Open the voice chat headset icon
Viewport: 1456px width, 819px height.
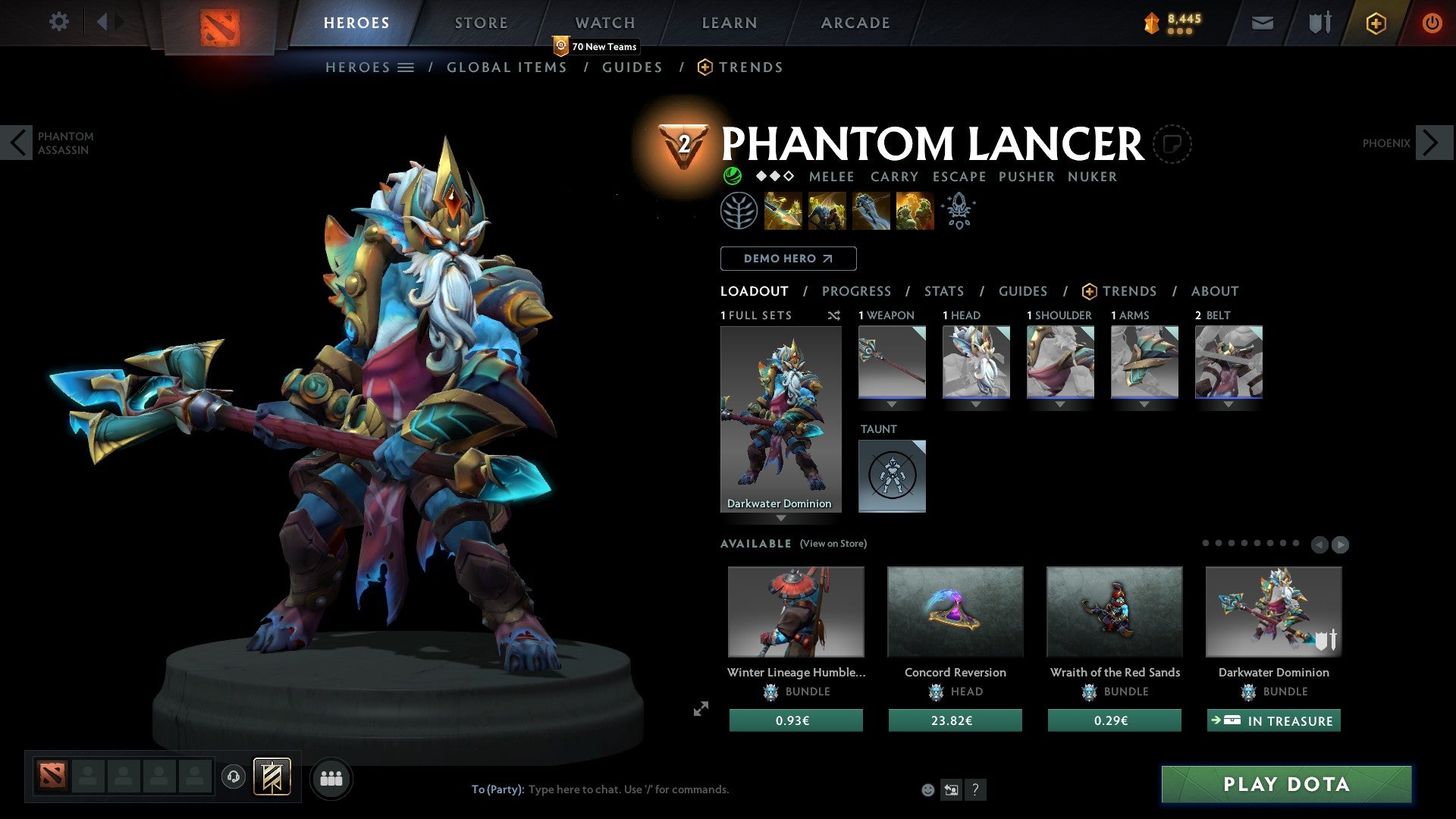click(234, 777)
